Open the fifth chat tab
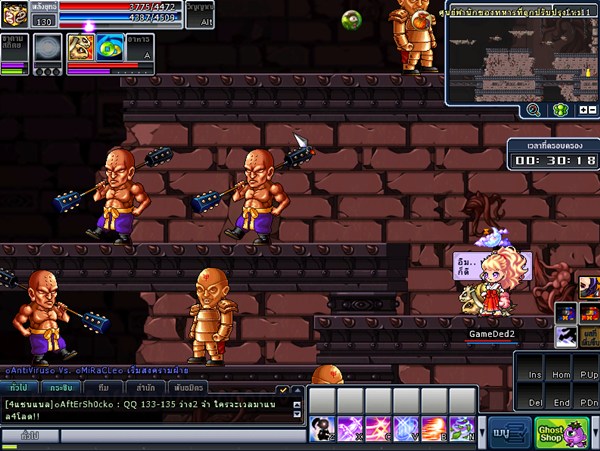 [x=190, y=387]
